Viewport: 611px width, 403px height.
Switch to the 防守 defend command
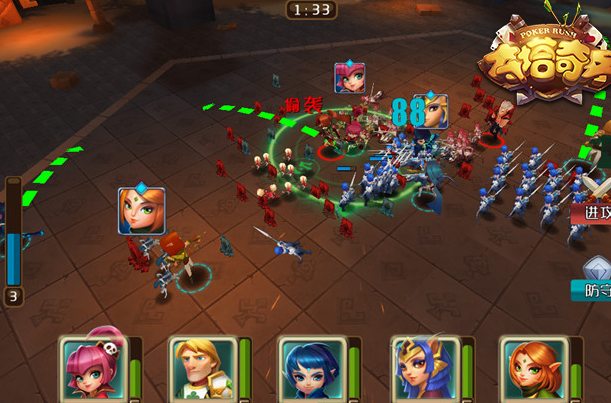pyautogui.click(x=596, y=289)
